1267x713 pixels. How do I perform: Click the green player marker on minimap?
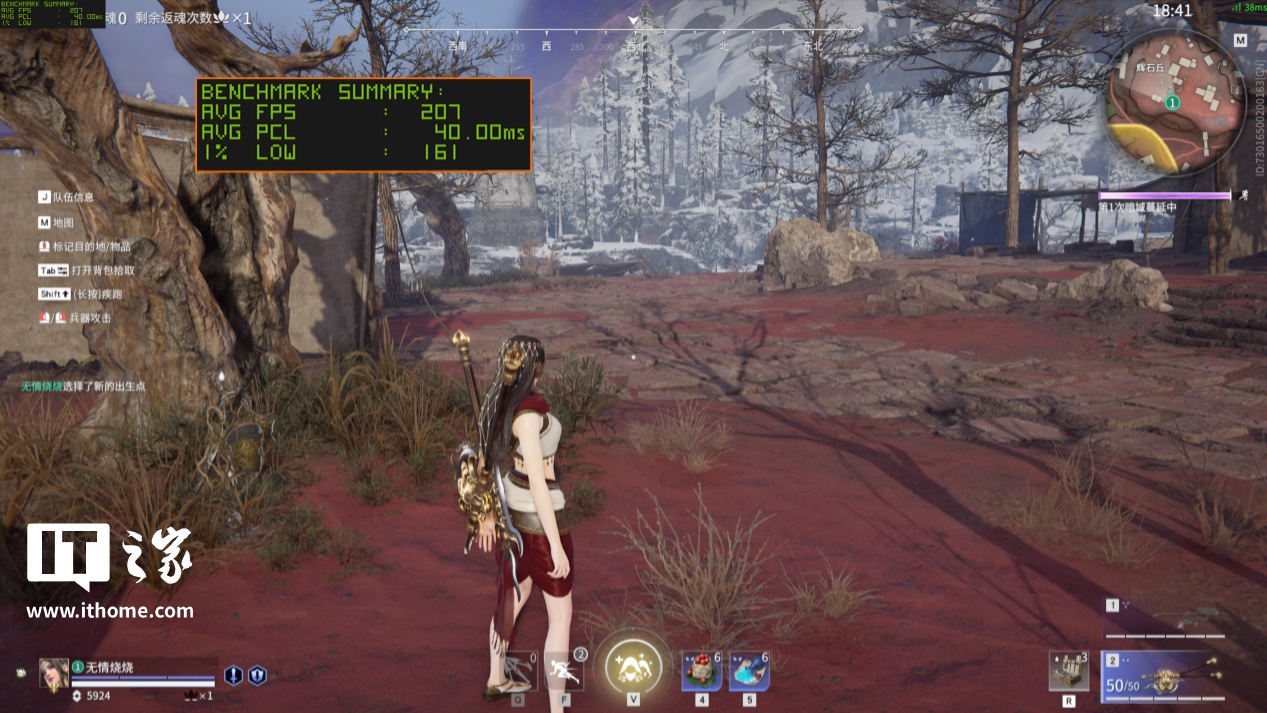pyautogui.click(x=1173, y=102)
